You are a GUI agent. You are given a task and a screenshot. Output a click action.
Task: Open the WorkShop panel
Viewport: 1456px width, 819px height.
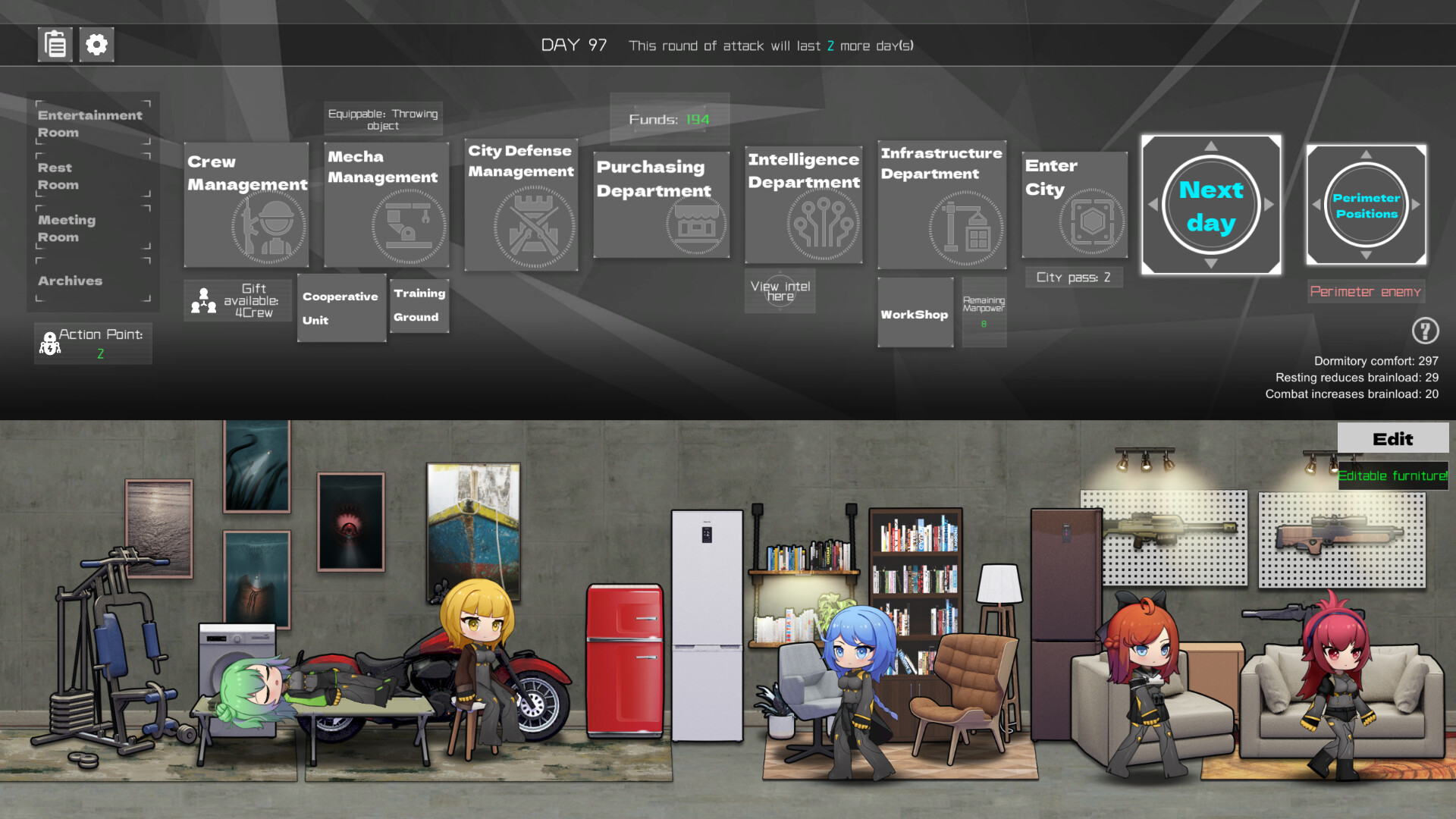click(915, 313)
